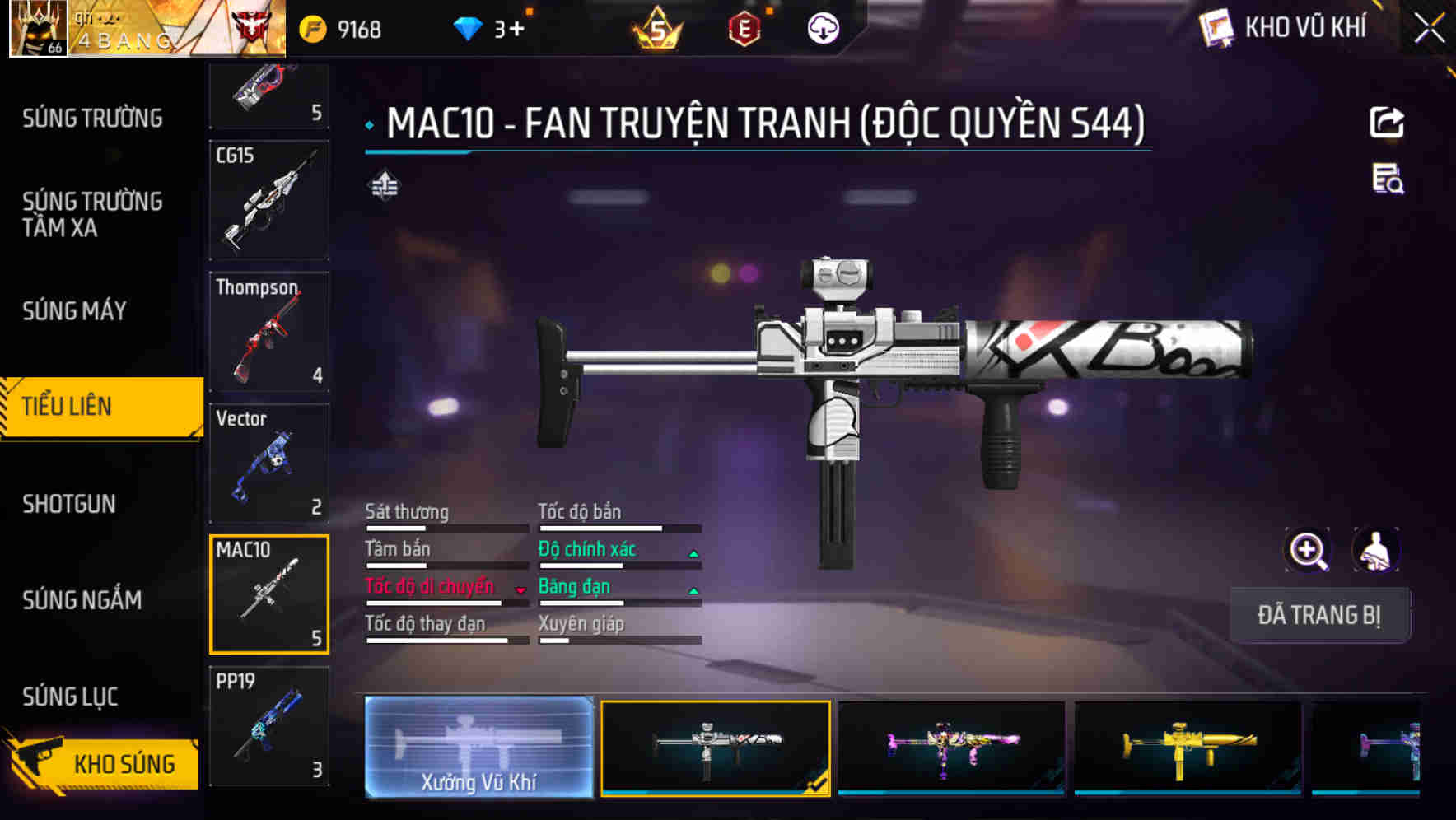Pick the PP19 weapon slot
Image resolution: width=1456 pixels, height=820 pixels.
point(269,726)
